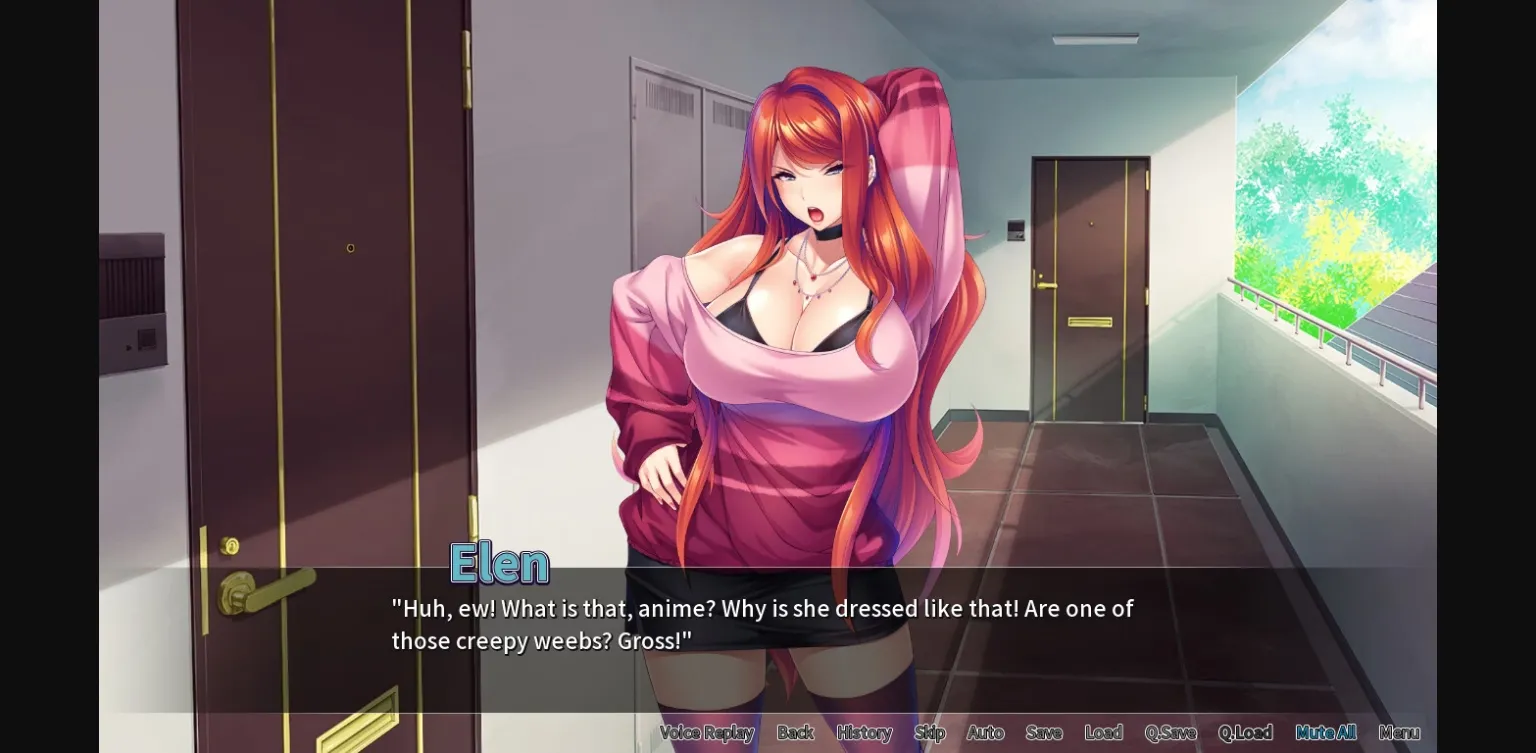
Task: Replay Elen's voice line
Action: click(x=707, y=732)
